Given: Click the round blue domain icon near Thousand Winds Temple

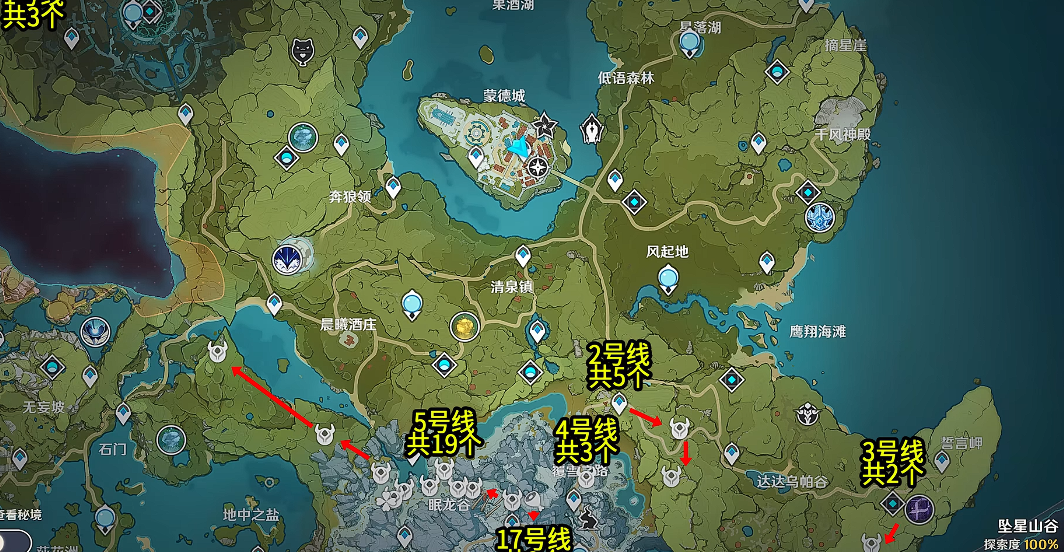Looking at the screenshot, I should tap(820, 215).
